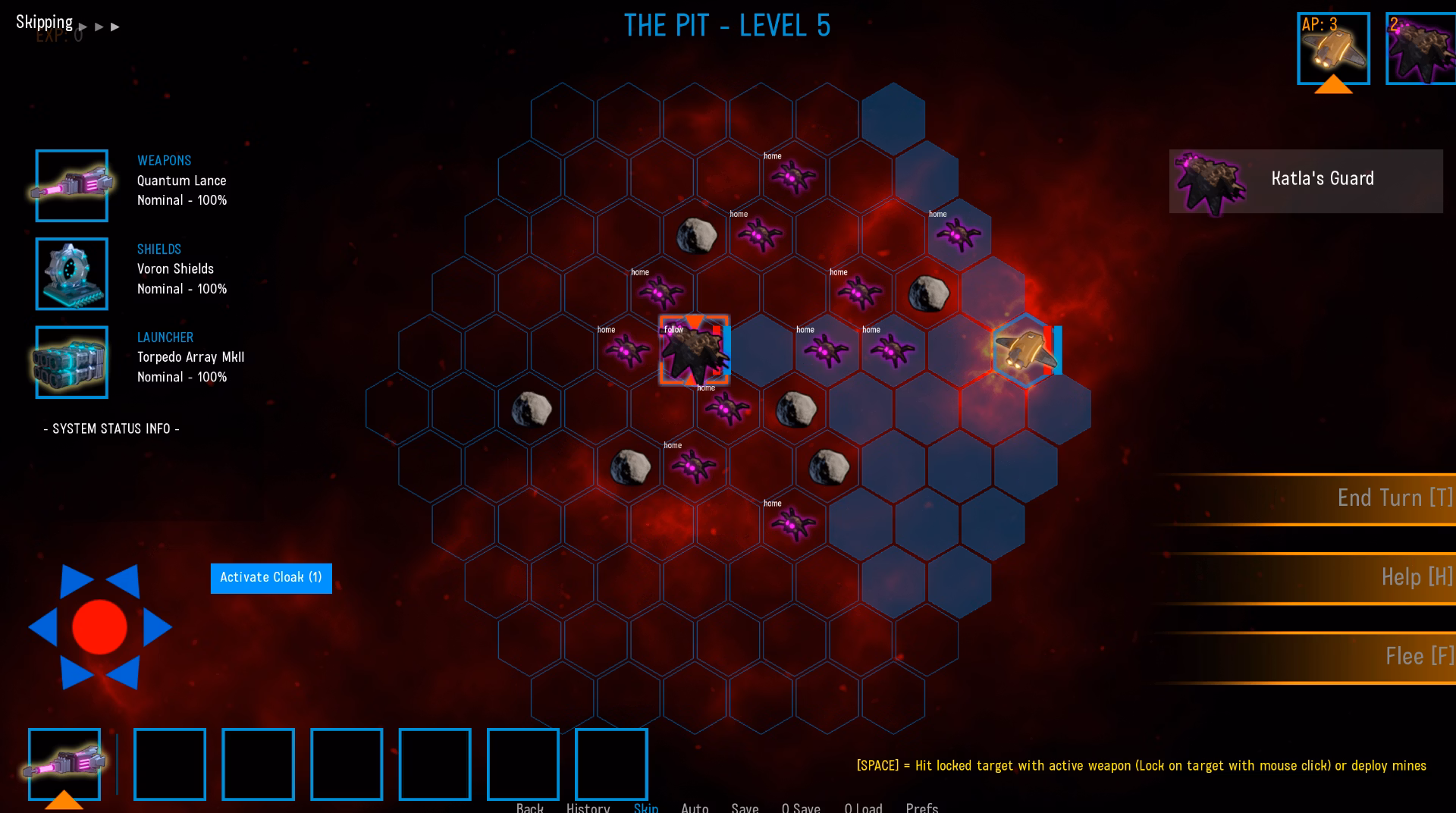1456x813 pixels.
Task: Select the gold player ship on the grid
Action: coord(1025,350)
